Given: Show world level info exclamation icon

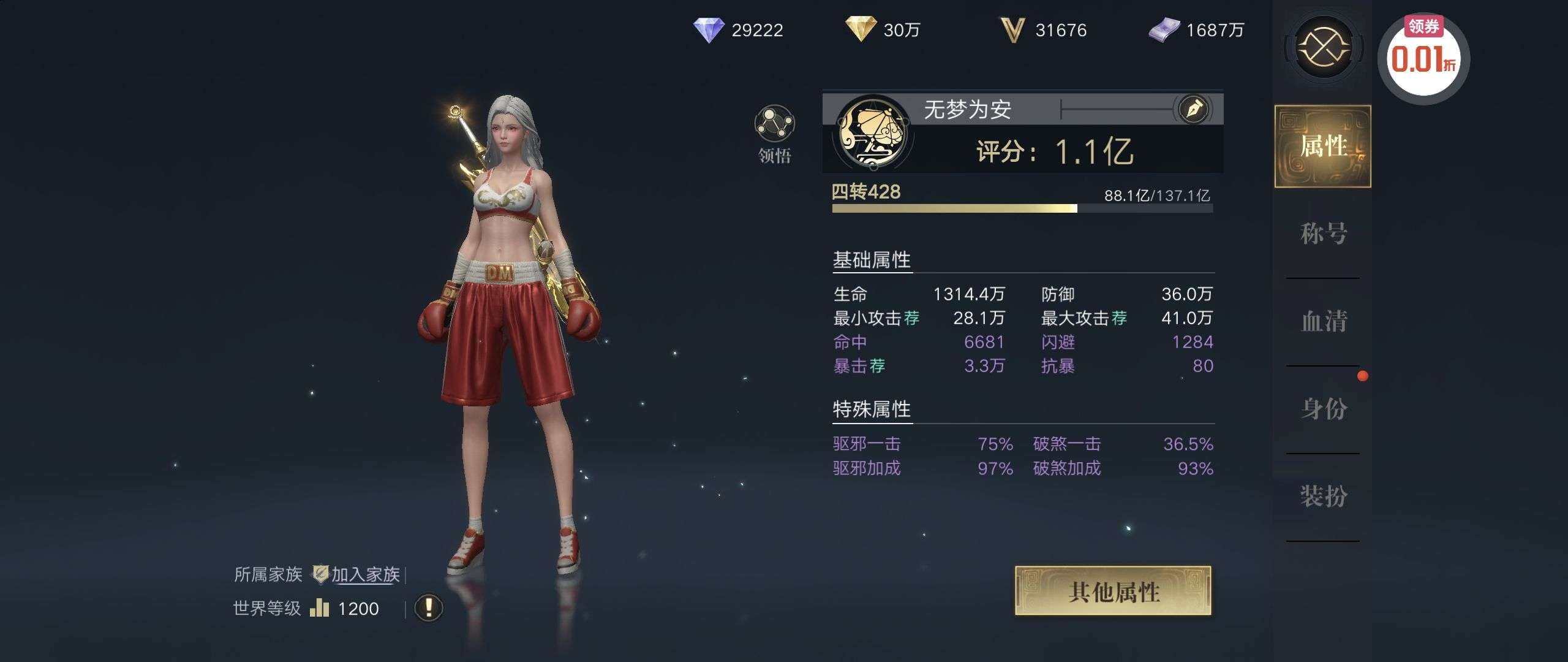Looking at the screenshot, I should [429, 608].
